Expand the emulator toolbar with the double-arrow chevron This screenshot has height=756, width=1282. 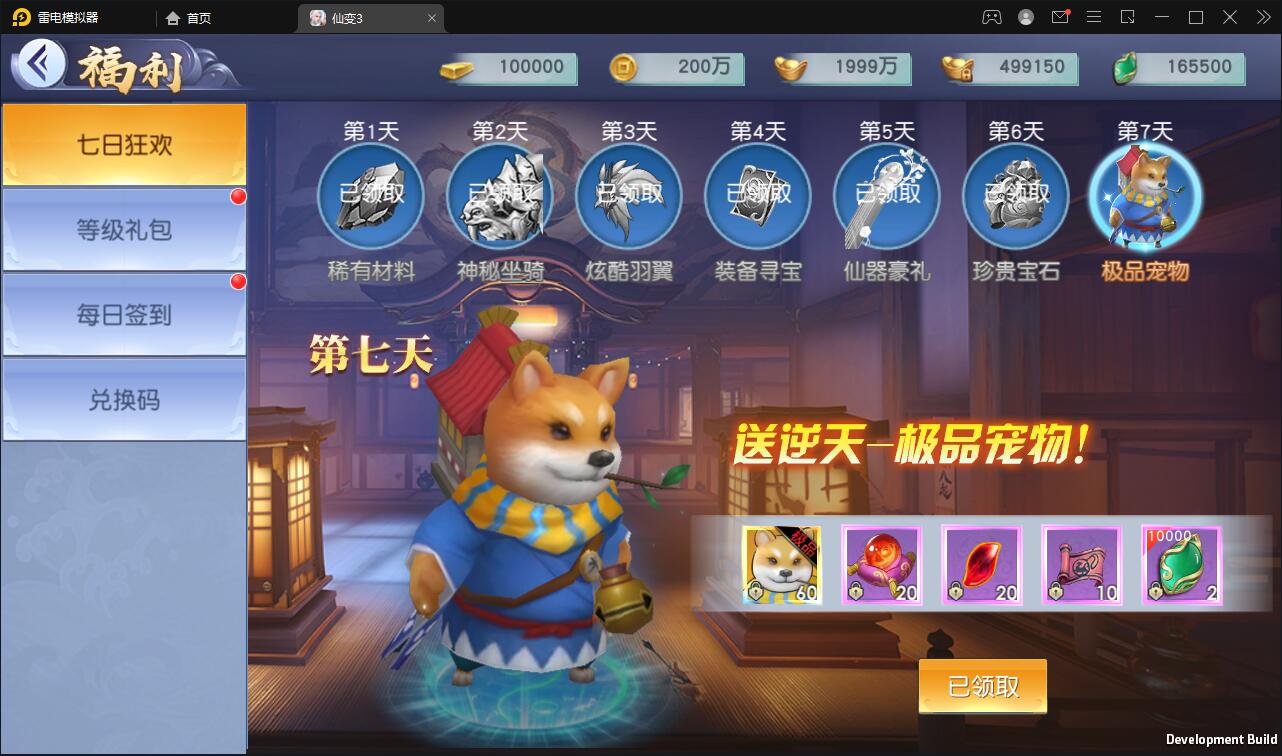[1262, 17]
